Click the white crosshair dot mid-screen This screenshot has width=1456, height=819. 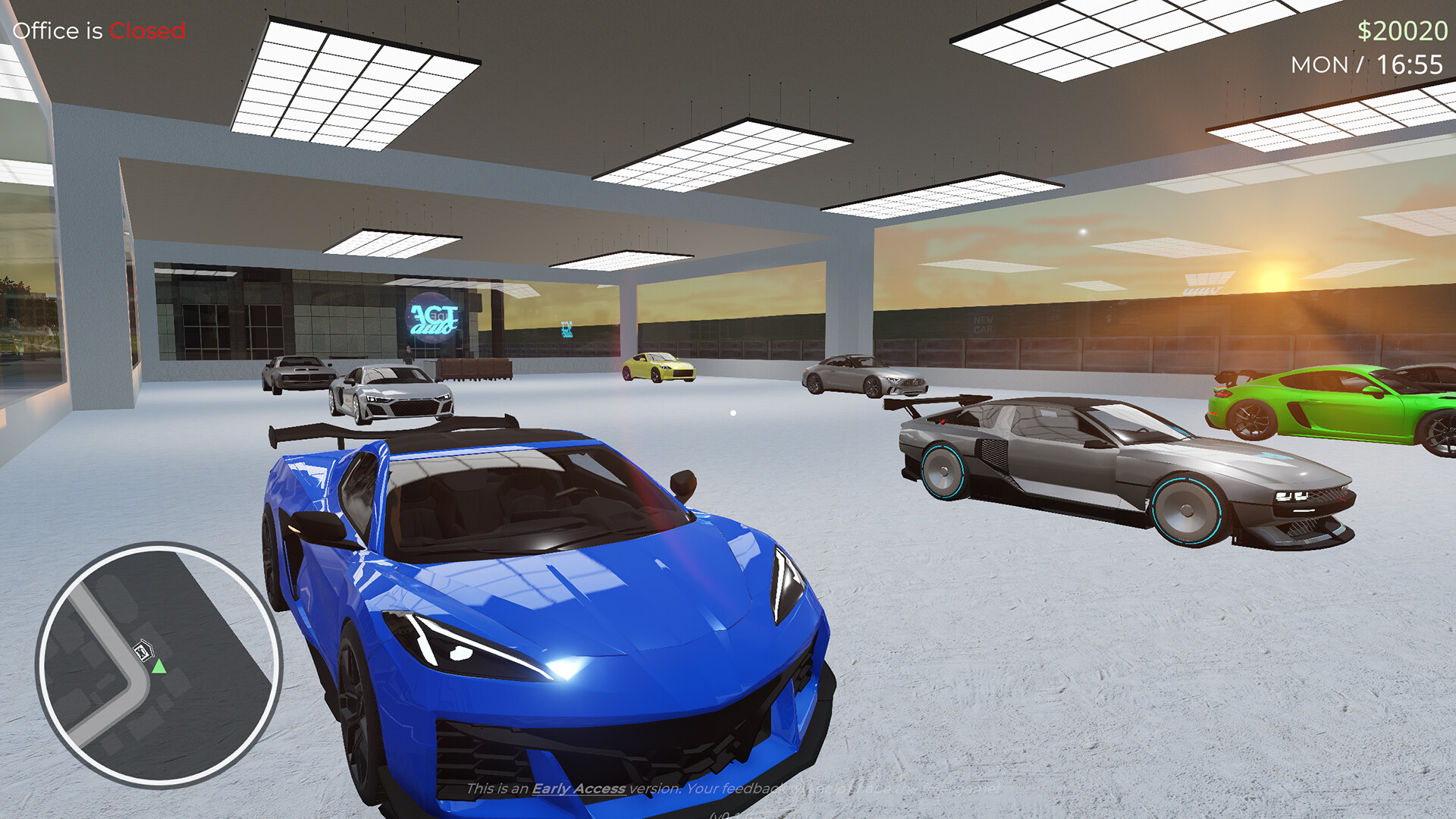[733, 411]
